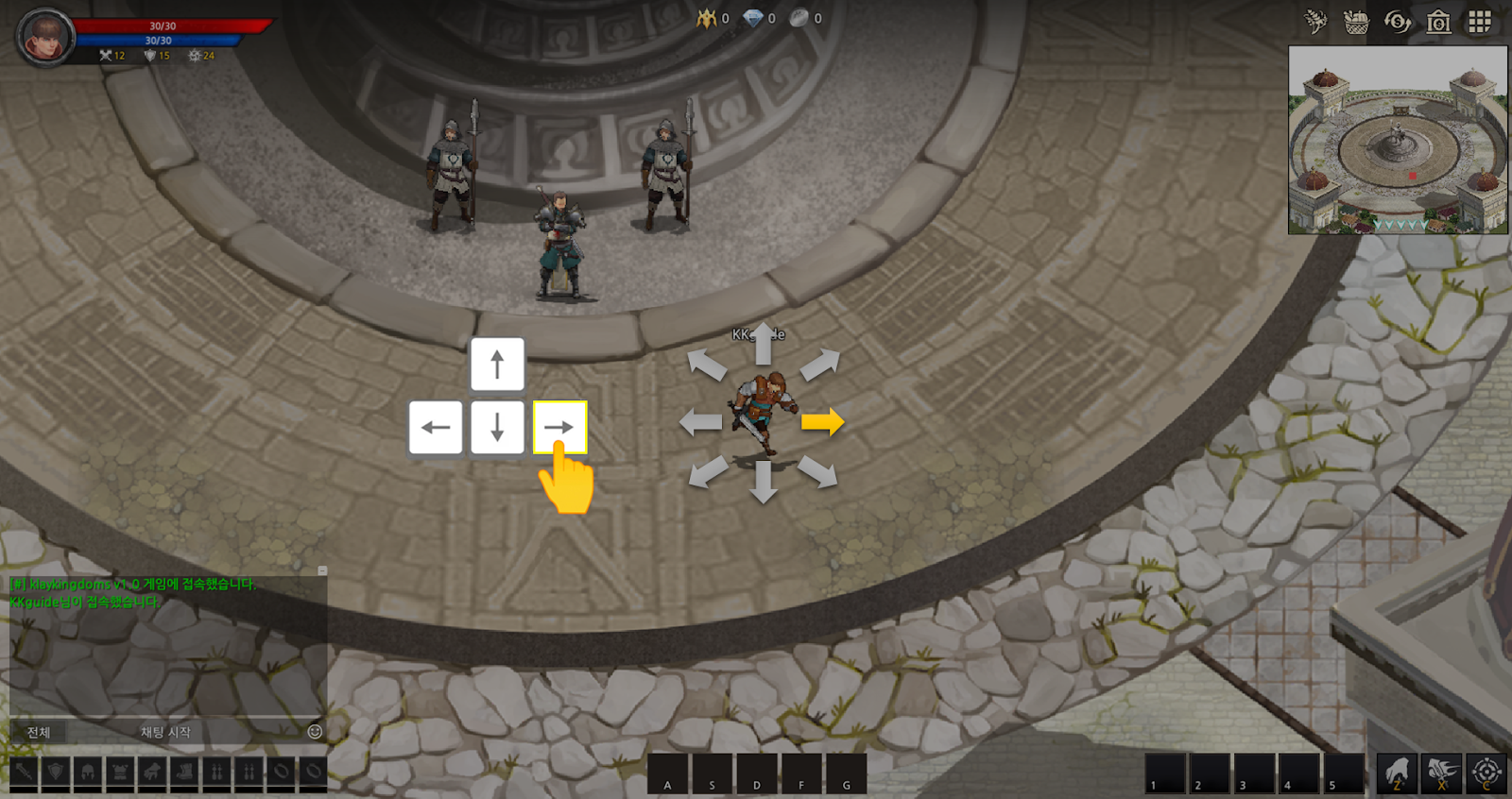Open the currency exchange icon
The image size is (1512, 799).
click(x=1397, y=22)
